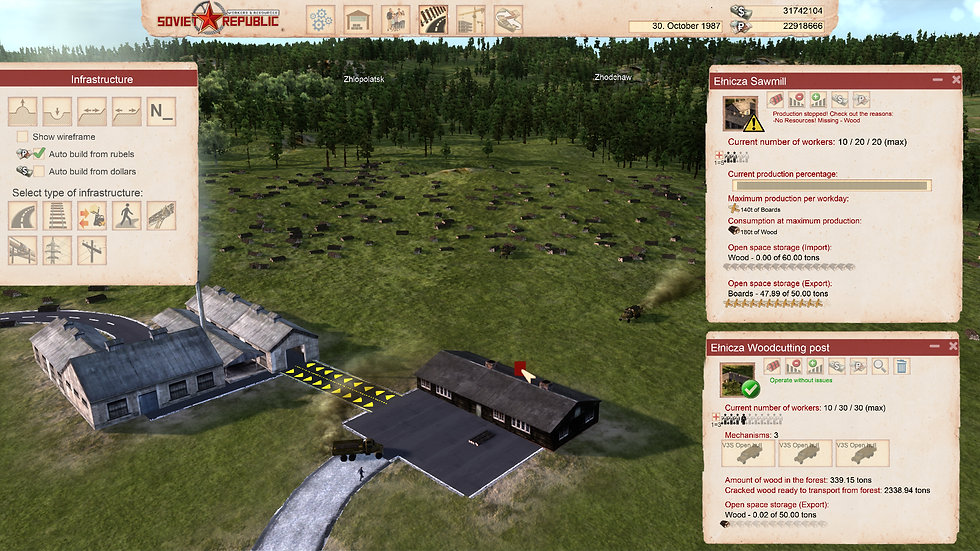Viewport: 980px width, 551px height.
Task: Open the gear settings menu in top bar
Action: click(x=320, y=18)
